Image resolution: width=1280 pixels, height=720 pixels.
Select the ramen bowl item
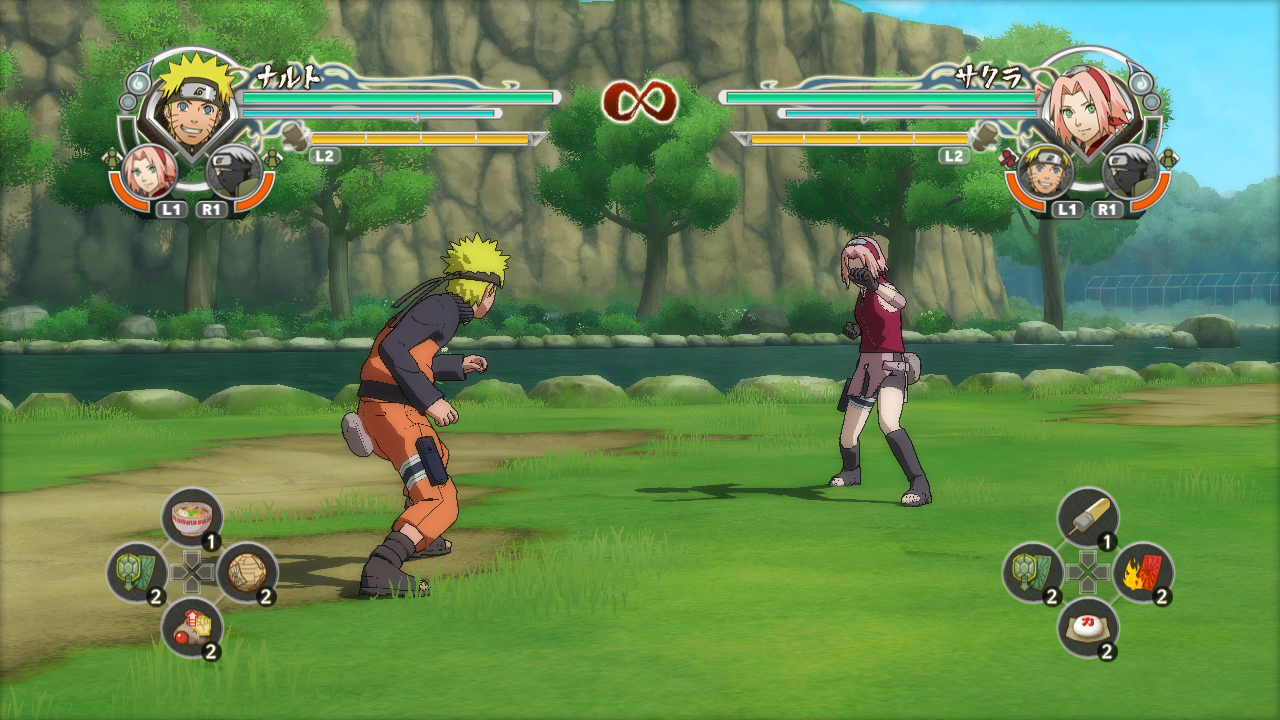click(191, 518)
